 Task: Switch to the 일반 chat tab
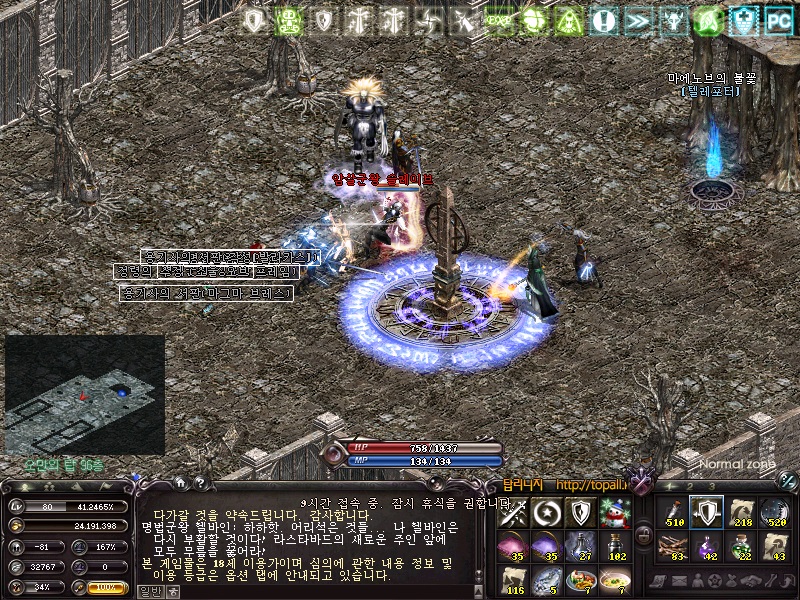(x=149, y=591)
